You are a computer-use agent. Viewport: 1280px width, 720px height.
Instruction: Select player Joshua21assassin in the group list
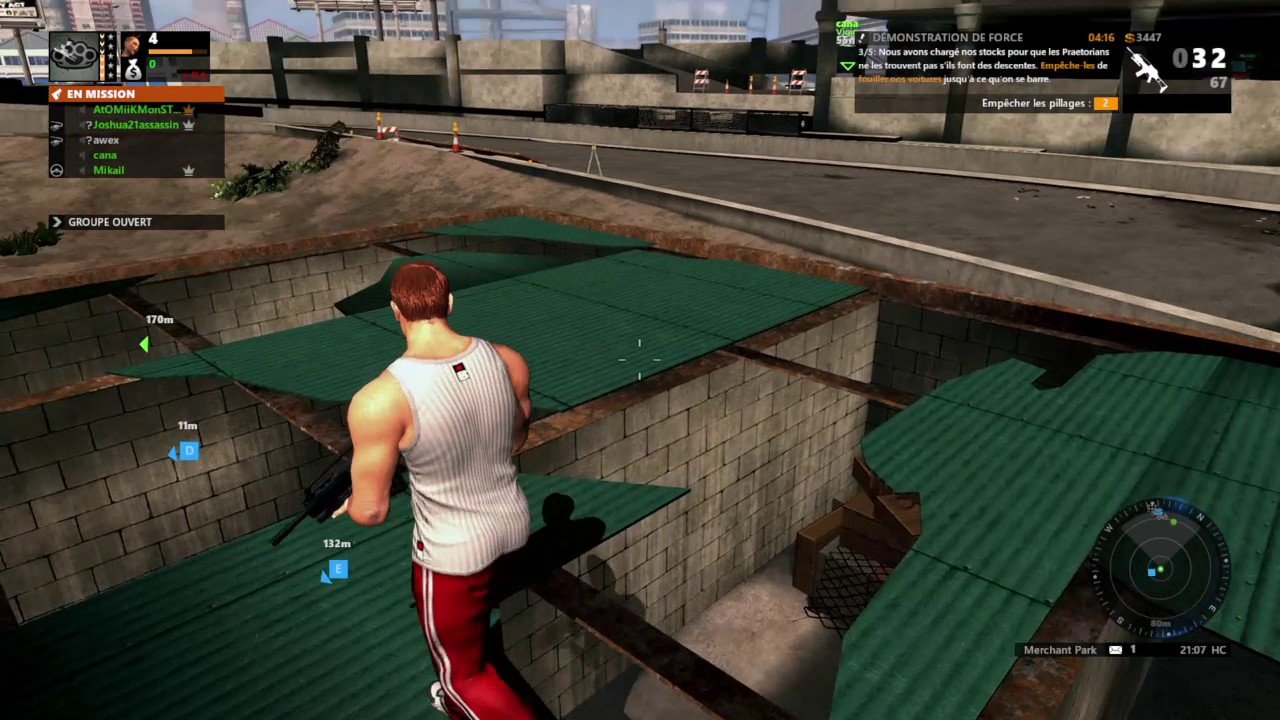point(136,125)
